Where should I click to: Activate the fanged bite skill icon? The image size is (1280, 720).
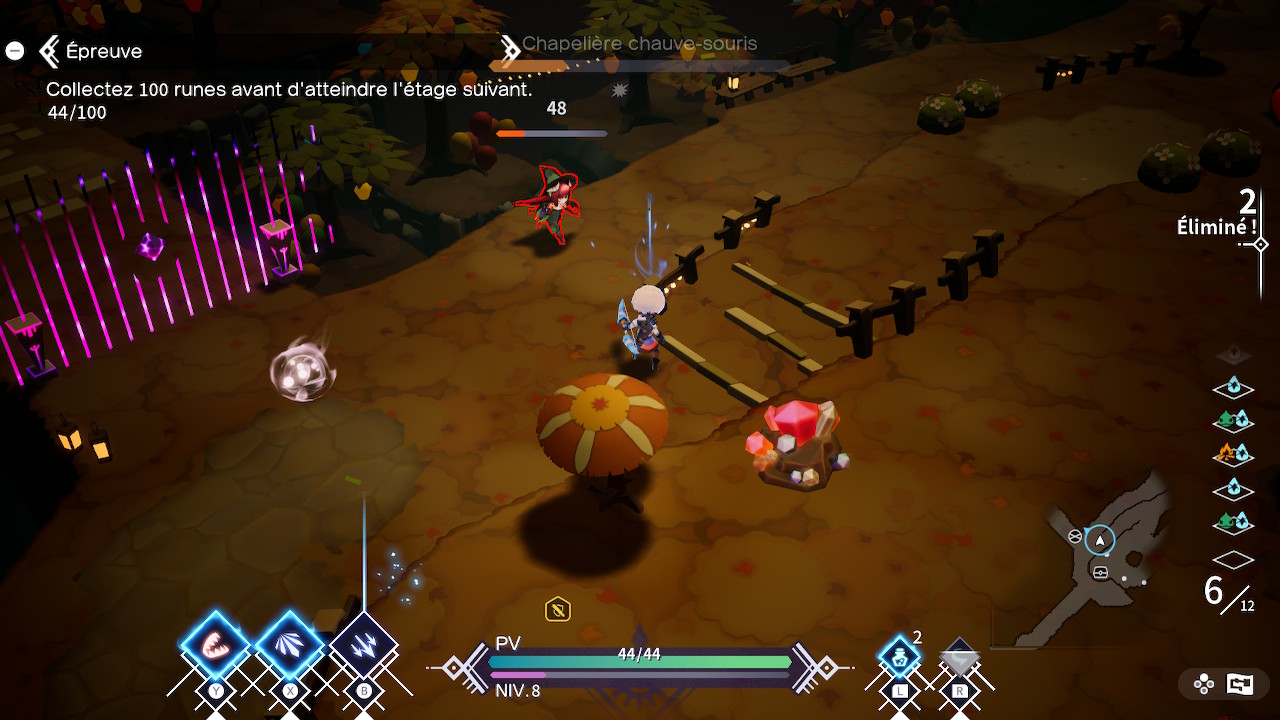(x=215, y=646)
